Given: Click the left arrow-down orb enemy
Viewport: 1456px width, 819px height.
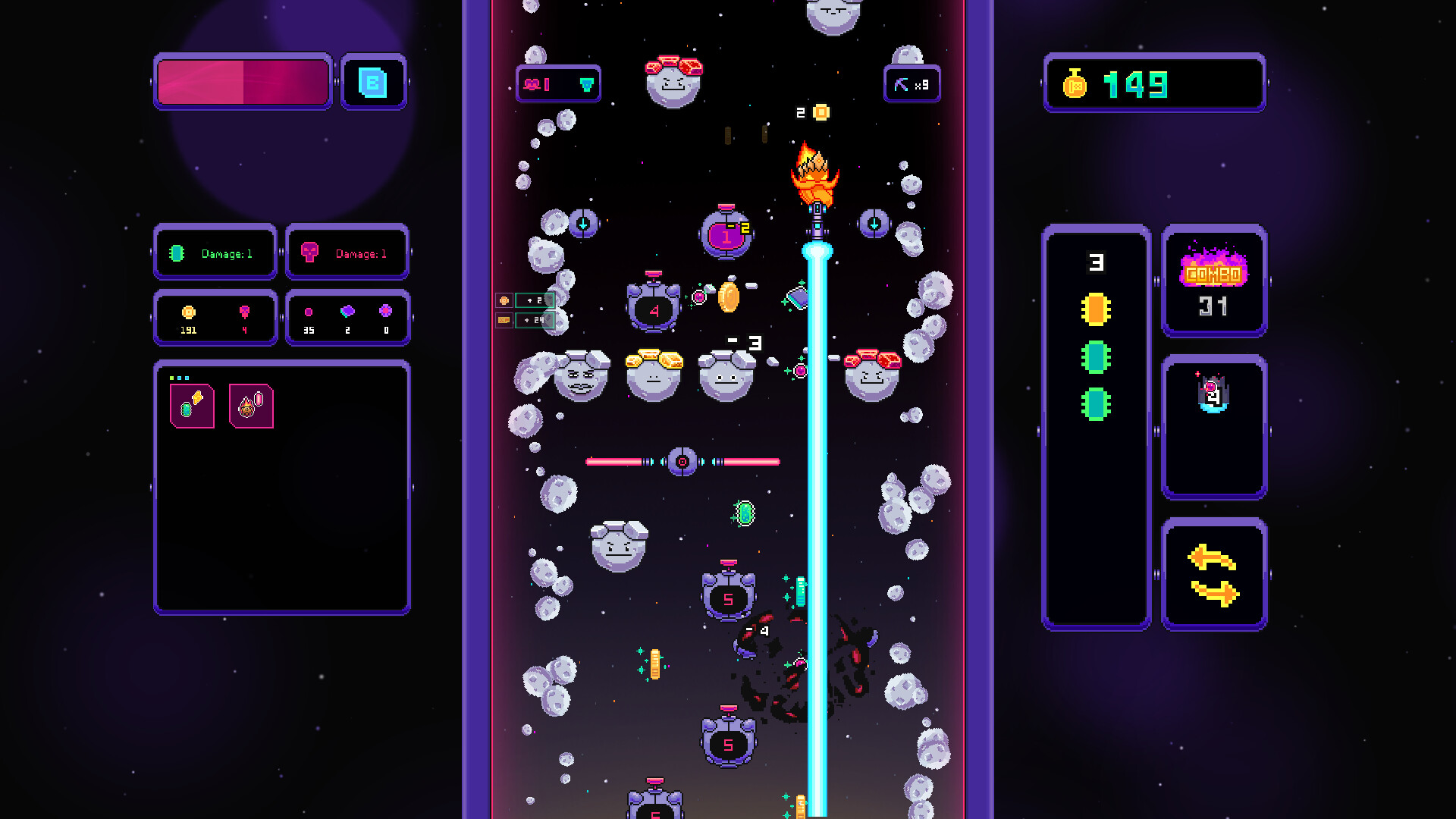Looking at the screenshot, I should point(582,224).
